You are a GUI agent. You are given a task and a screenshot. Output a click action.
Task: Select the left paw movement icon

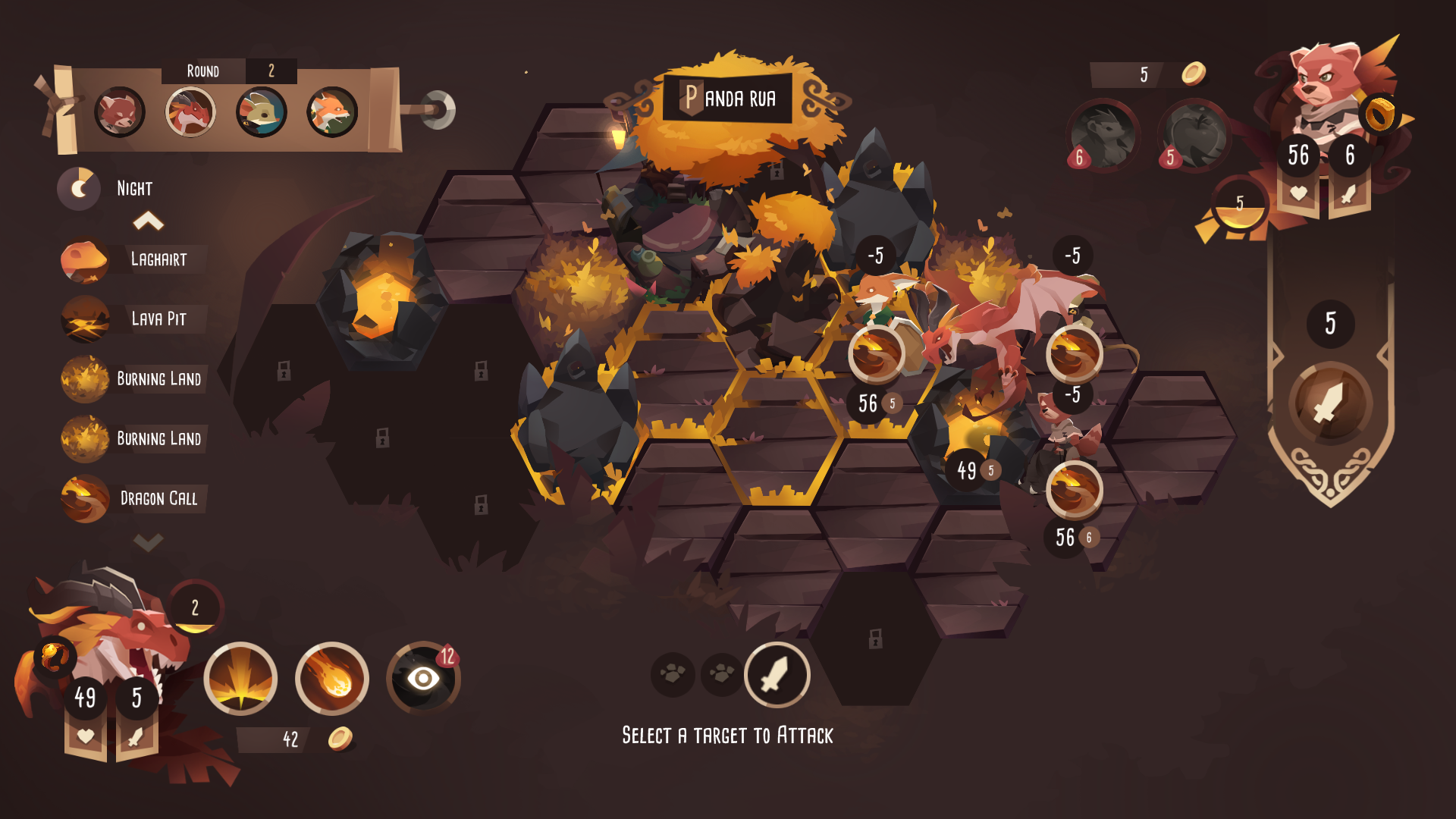(x=672, y=675)
